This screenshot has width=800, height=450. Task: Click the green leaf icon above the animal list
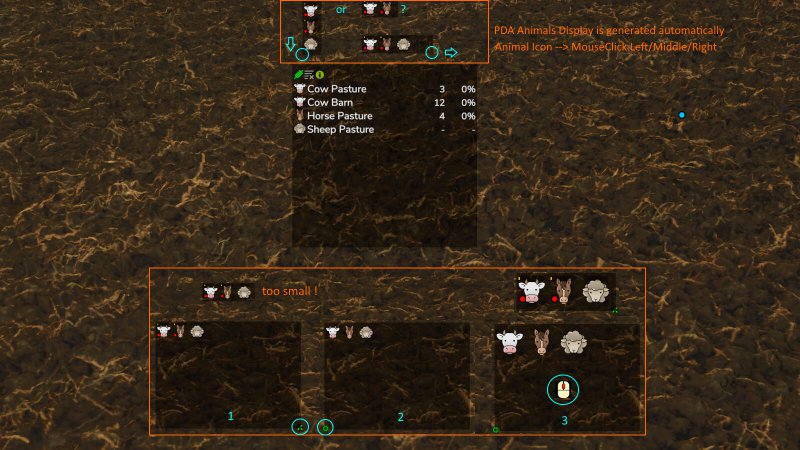coord(298,75)
